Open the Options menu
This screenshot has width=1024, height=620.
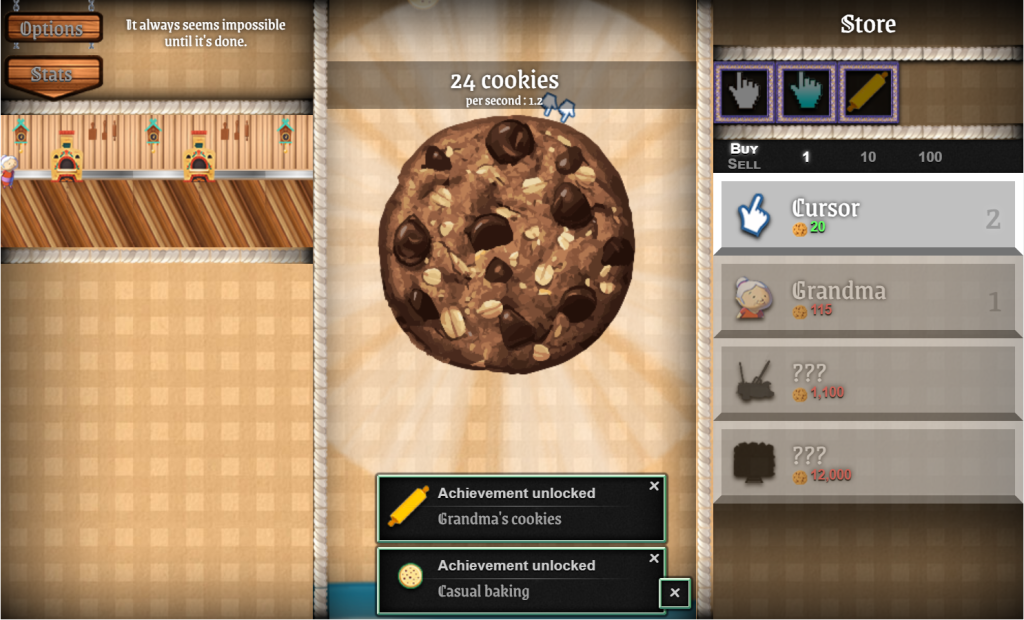[x=52, y=28]
